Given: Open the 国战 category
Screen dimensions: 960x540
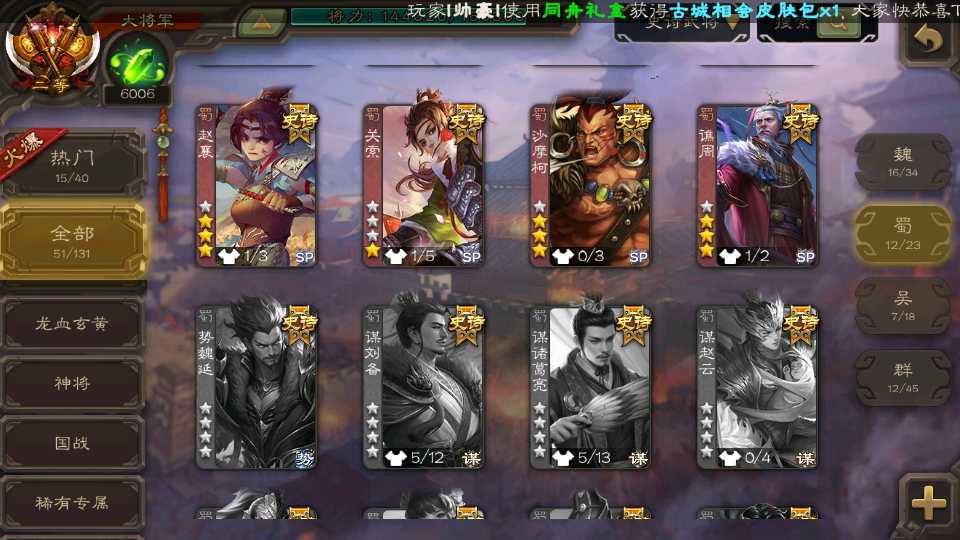Looking at the screenshot, I should click(x=72, y=443).
